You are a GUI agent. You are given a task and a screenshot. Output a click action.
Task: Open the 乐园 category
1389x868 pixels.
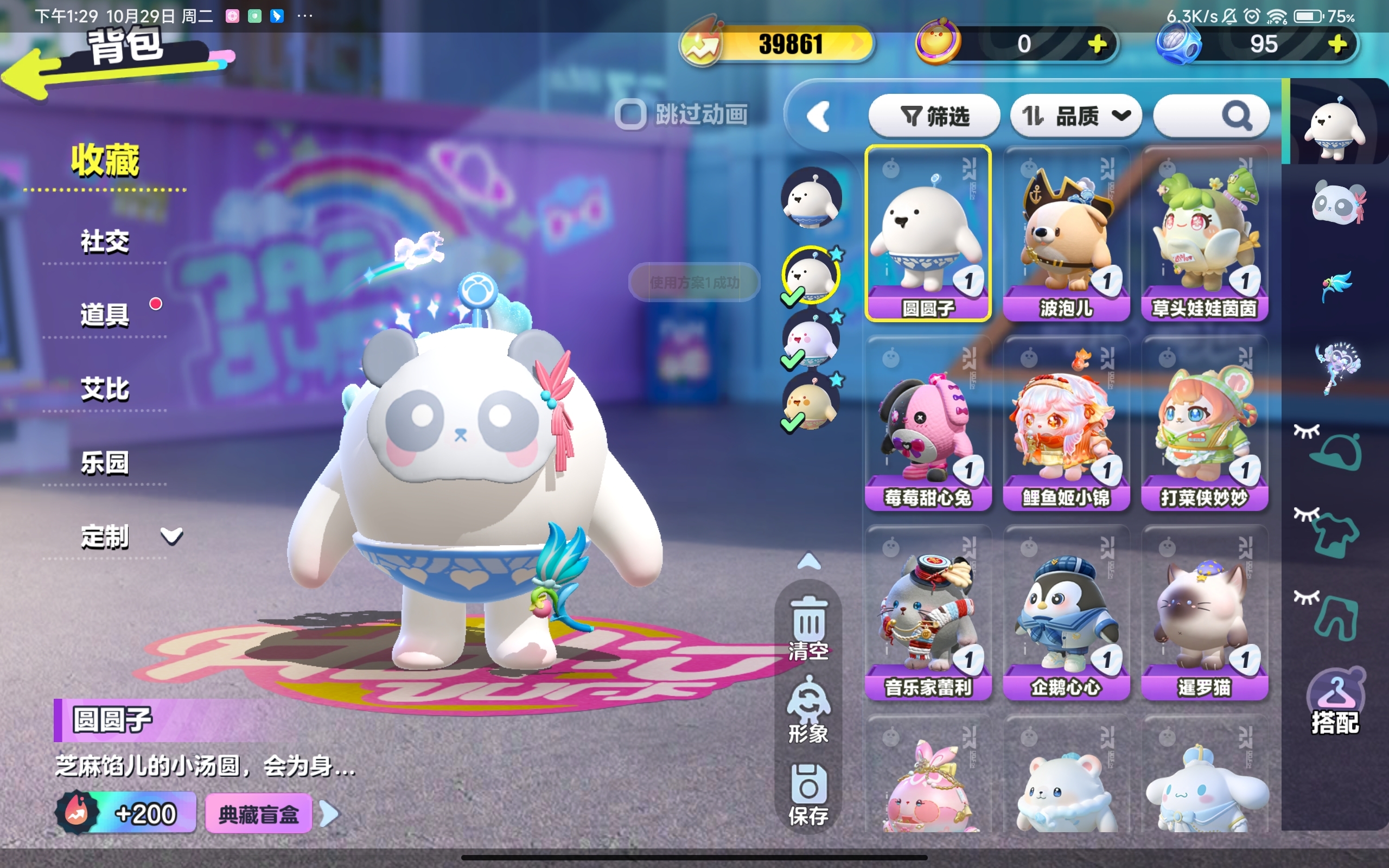coord(105,463)
